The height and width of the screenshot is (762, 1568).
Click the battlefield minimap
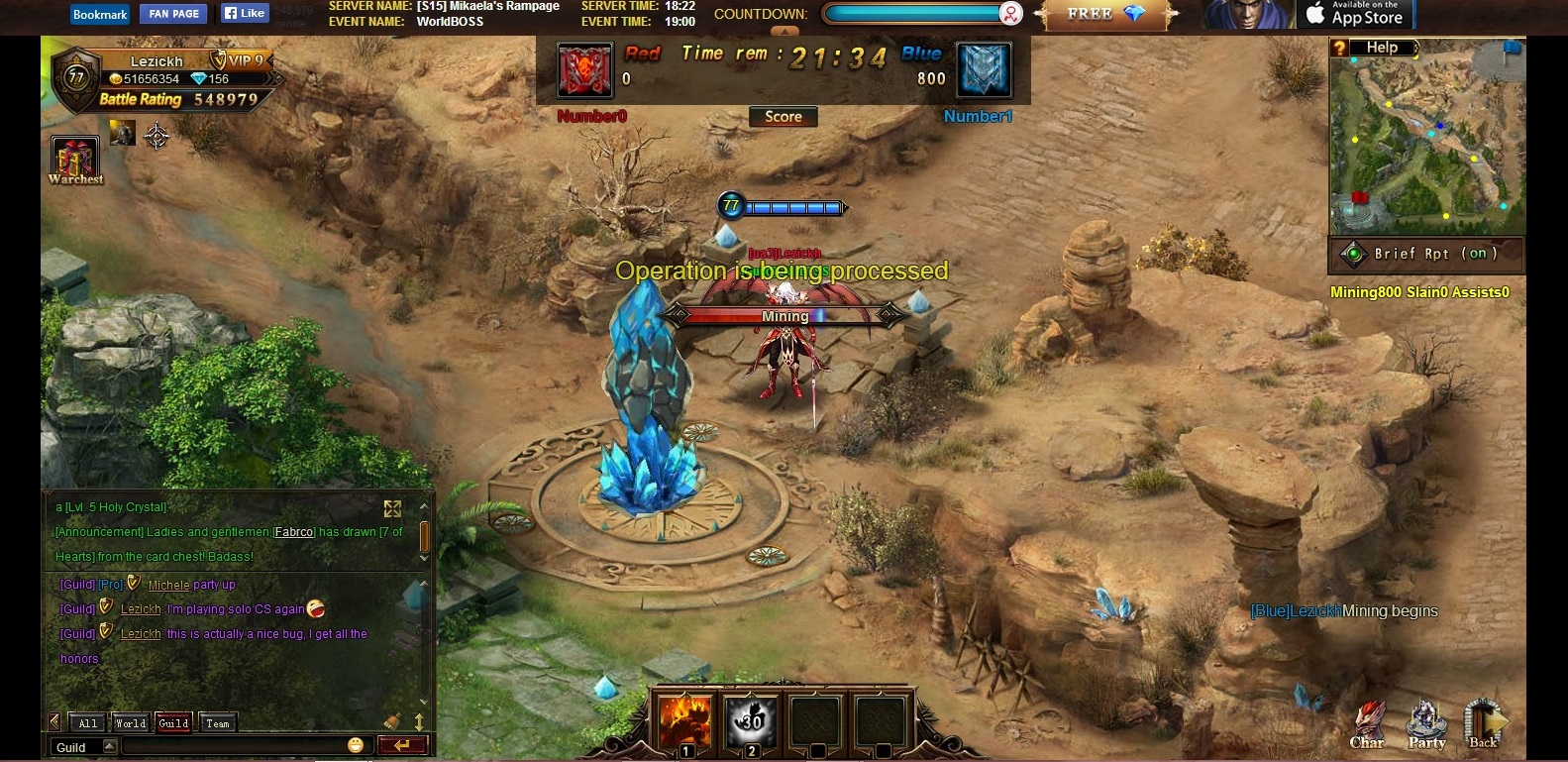tap(1426, 144)
